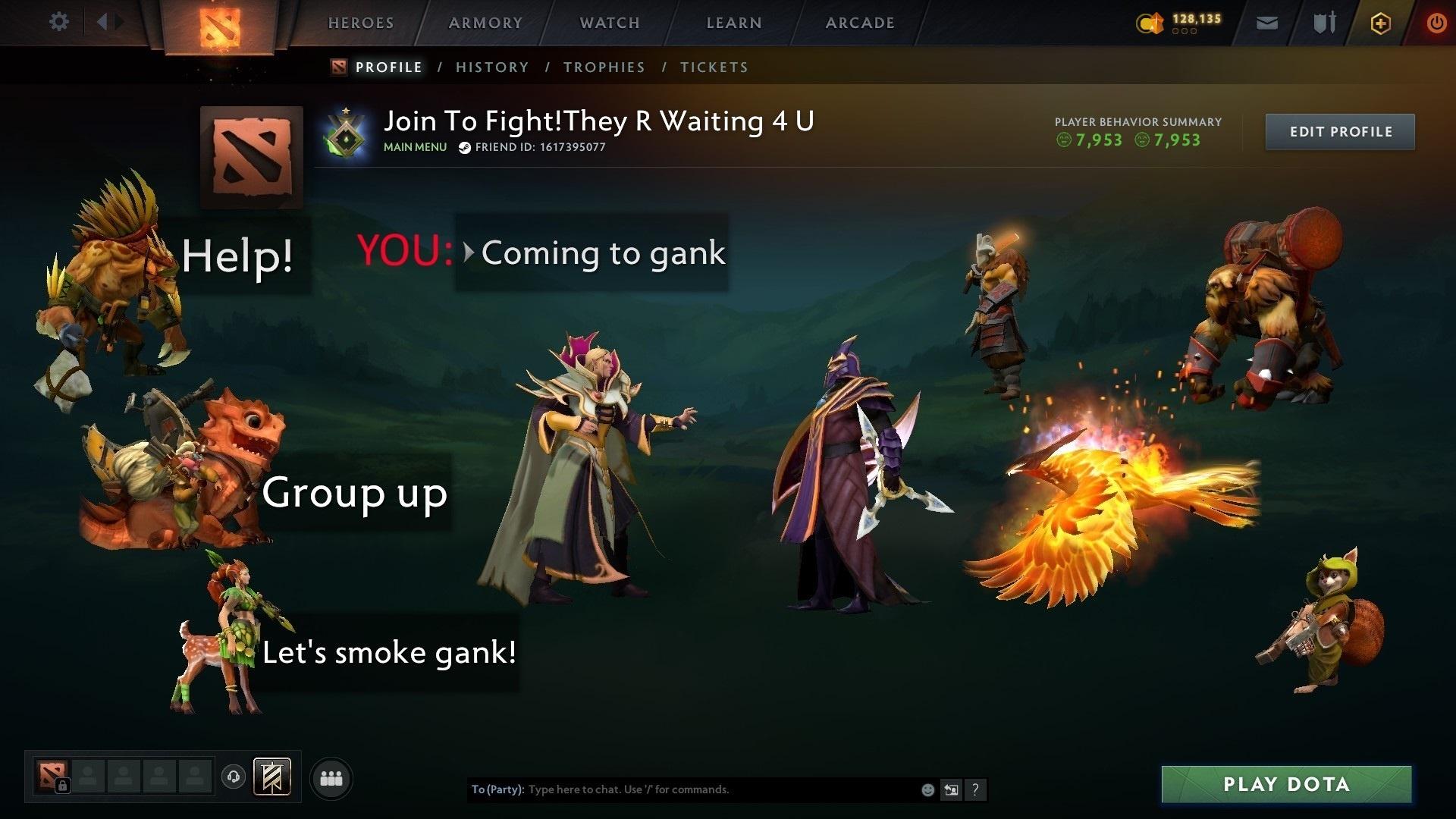Open the WATCH menu
The width and height of the screenshot is (1456, 819).
[x=607, y=23]
